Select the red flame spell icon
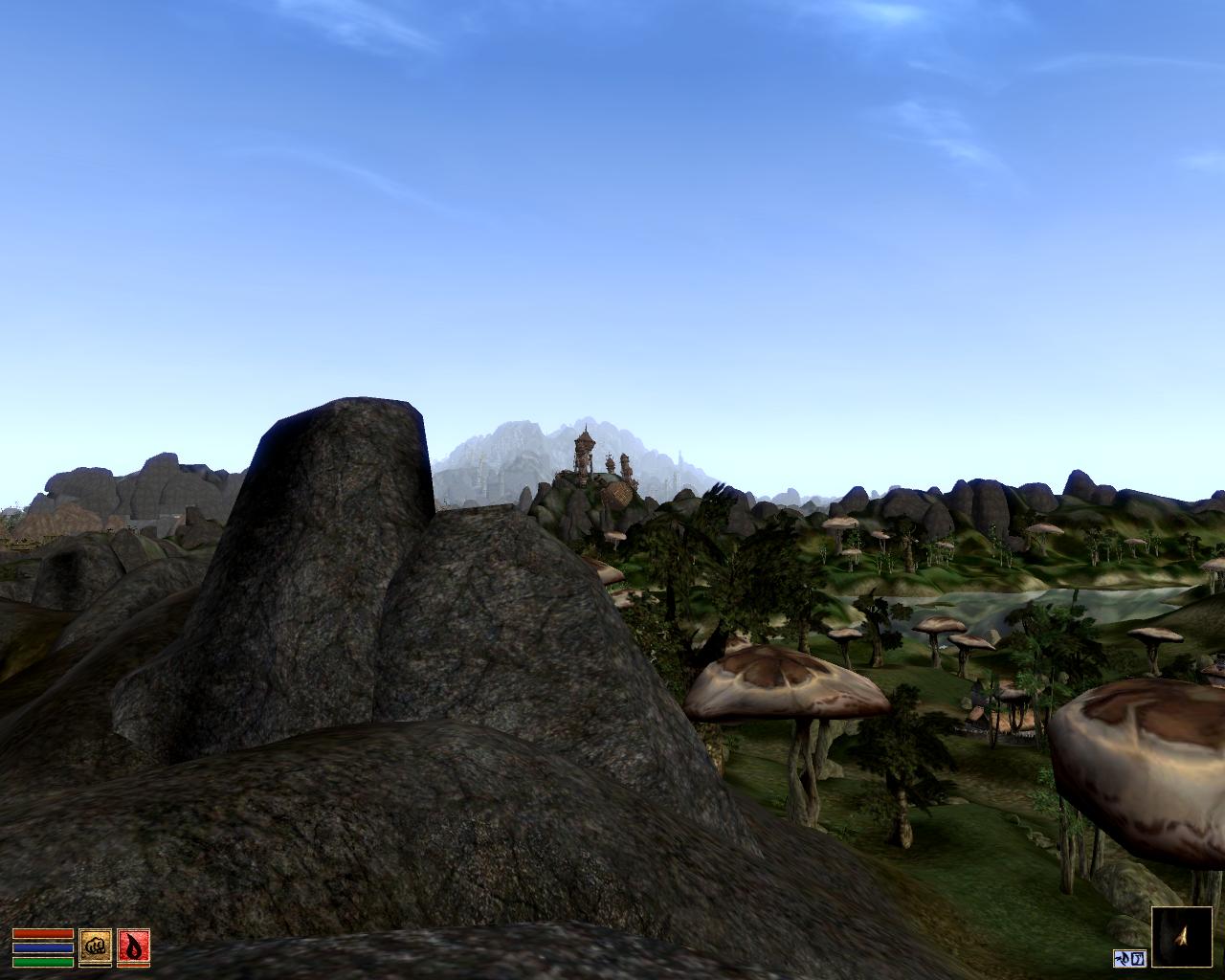This screenshot has width=1225, height=980. click(x=133, y=947)
